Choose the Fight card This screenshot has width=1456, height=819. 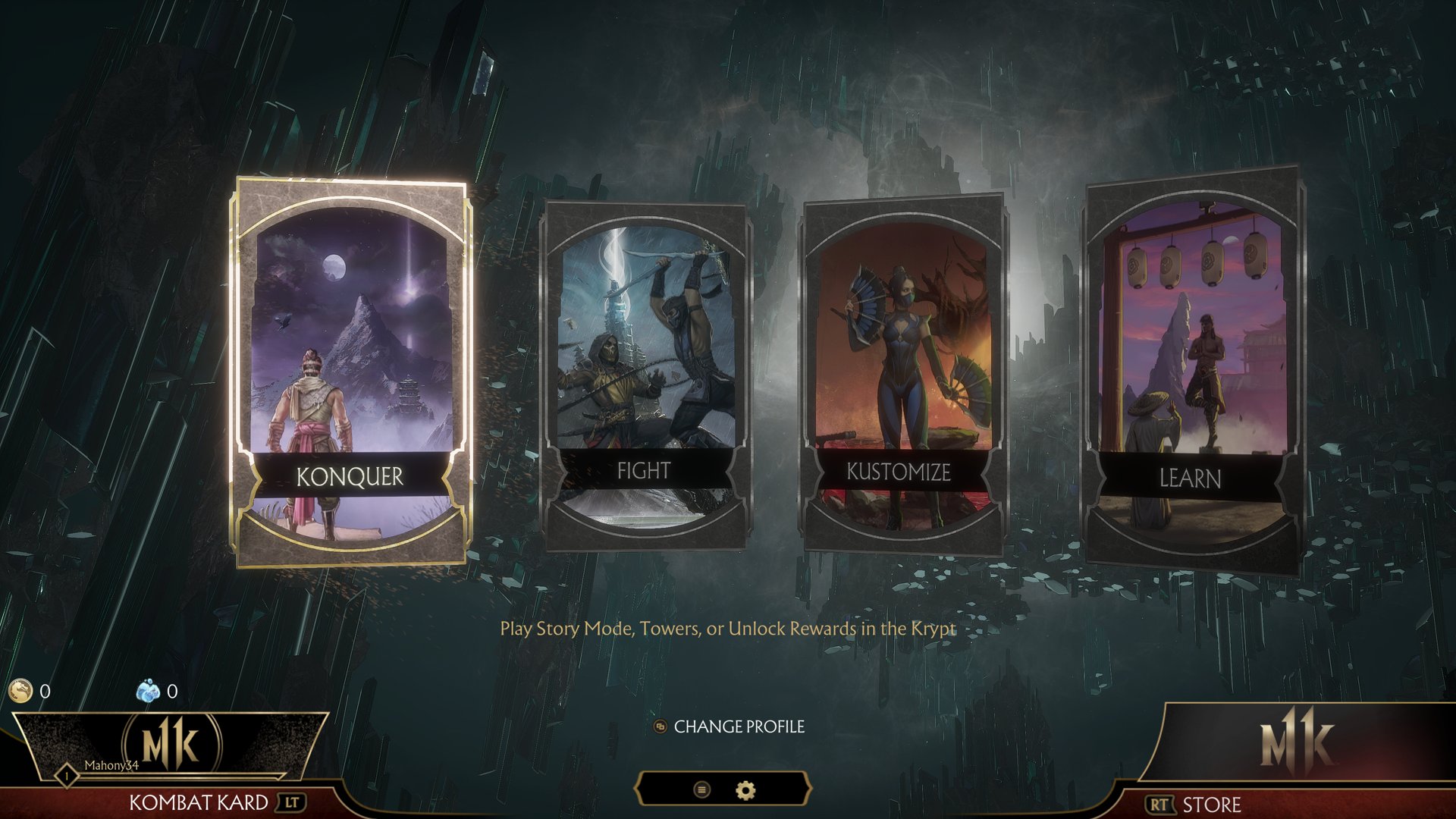(645, 375)
